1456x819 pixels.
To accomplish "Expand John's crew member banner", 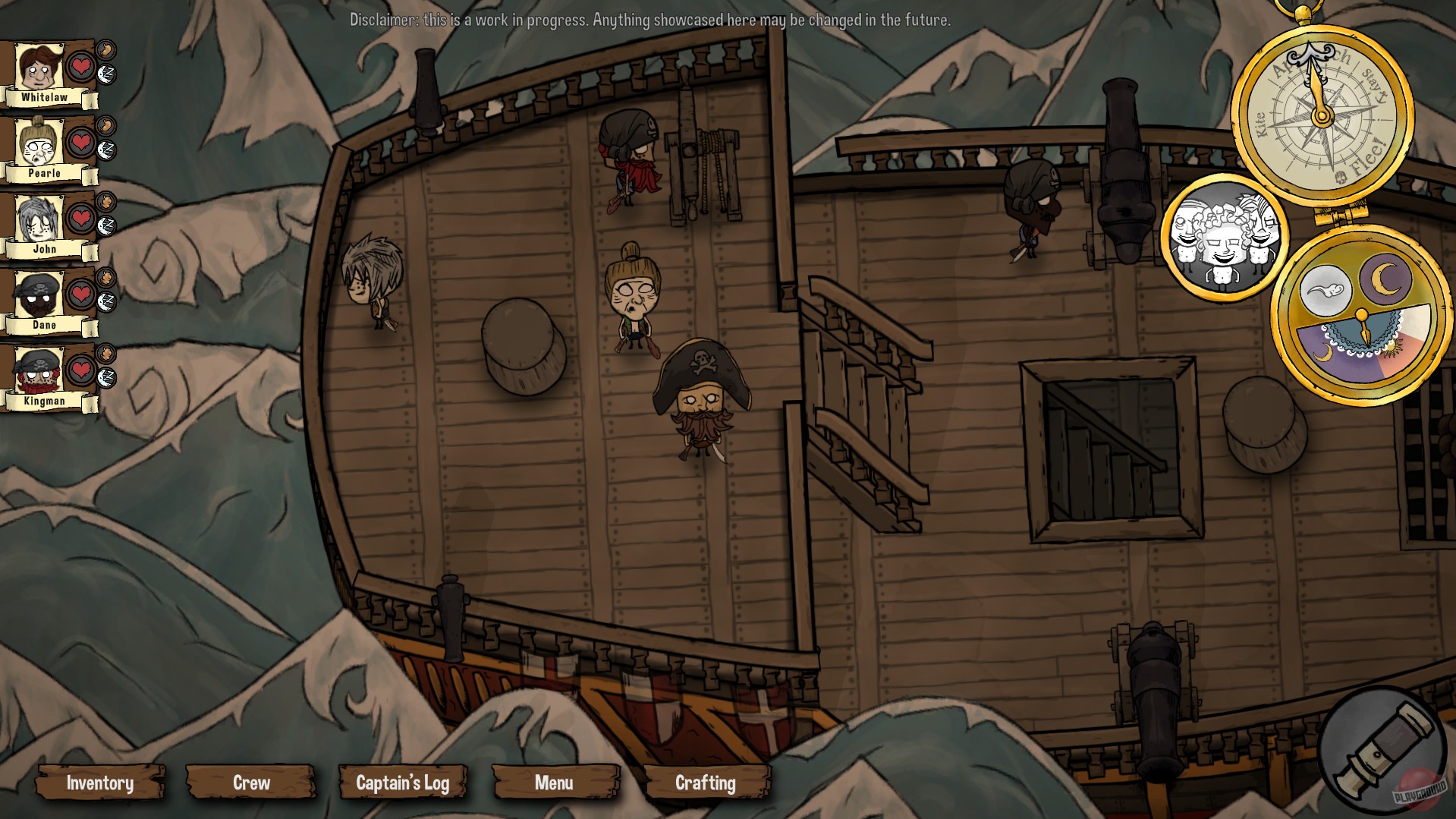I will point(46,248).
